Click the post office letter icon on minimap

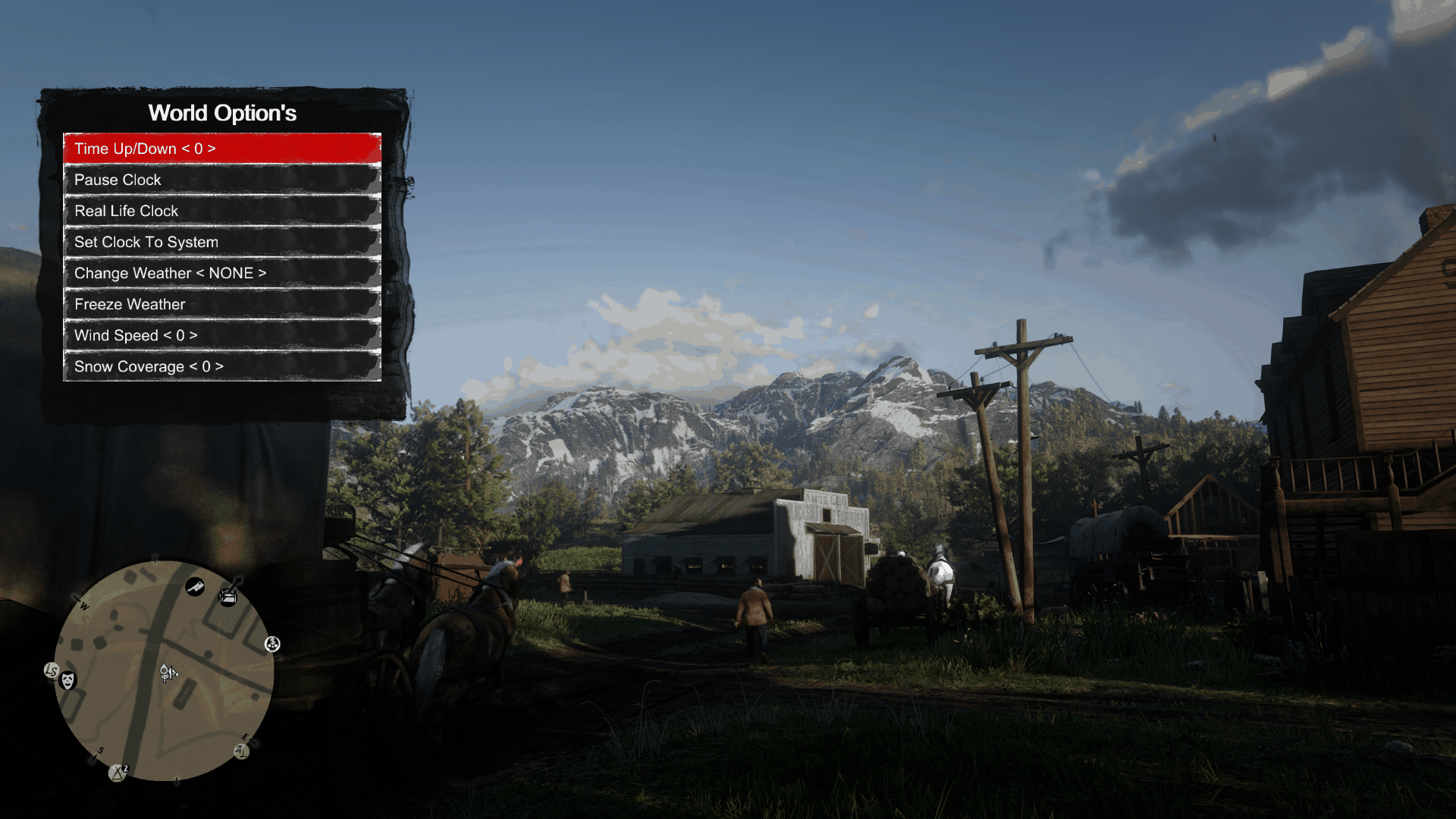(x=240, y=752)
